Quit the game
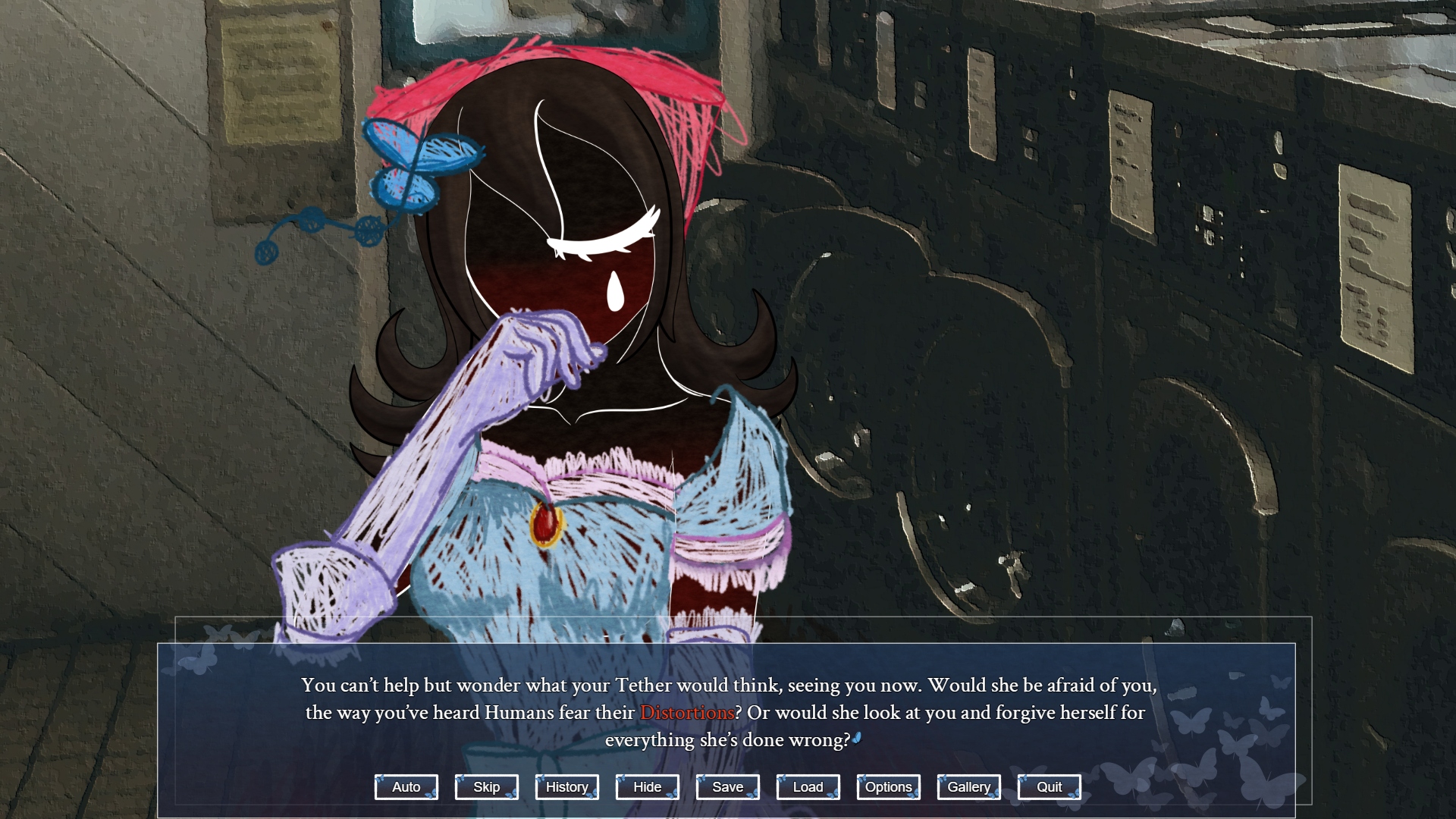This screenshot has width=1456, height=819. click(x=1049, y=787)
